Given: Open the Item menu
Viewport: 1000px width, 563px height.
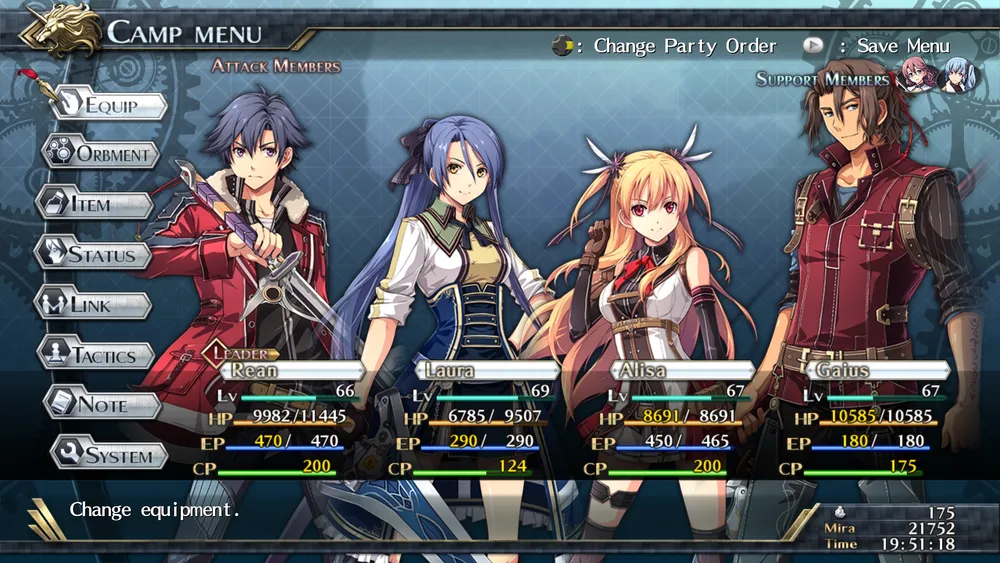Looking at the screenshot, I should (x=95, y=204).
